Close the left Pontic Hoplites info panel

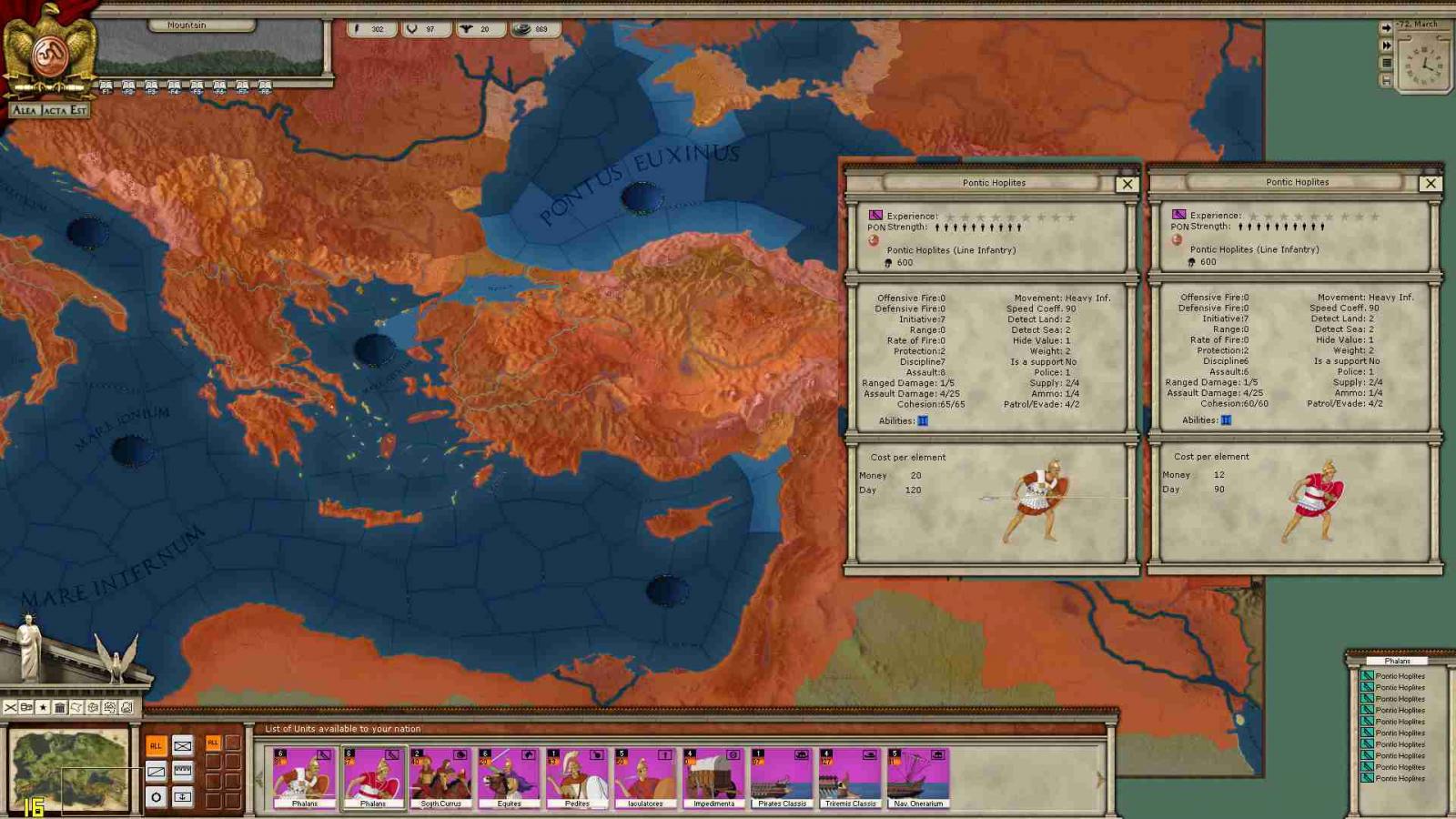(x=1127, y=184)
